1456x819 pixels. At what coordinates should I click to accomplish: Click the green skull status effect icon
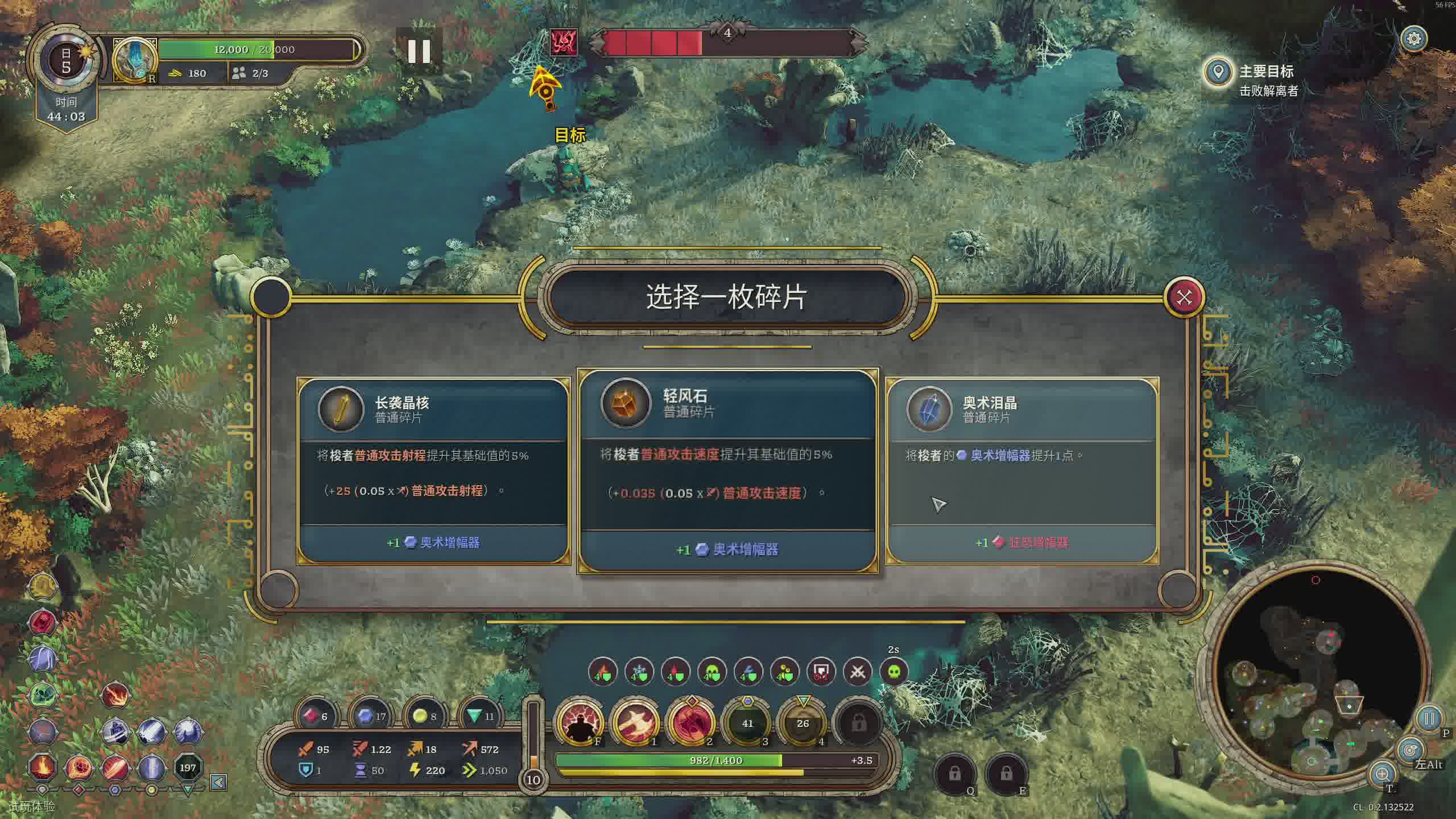[x=894, y=672]
